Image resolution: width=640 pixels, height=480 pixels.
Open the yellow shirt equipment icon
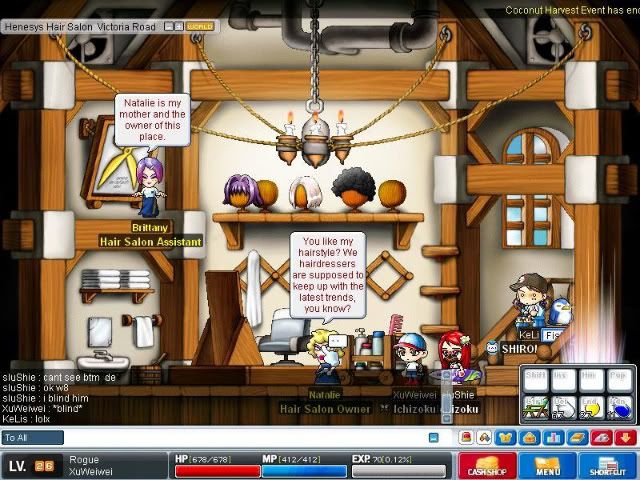click(505, 438)
